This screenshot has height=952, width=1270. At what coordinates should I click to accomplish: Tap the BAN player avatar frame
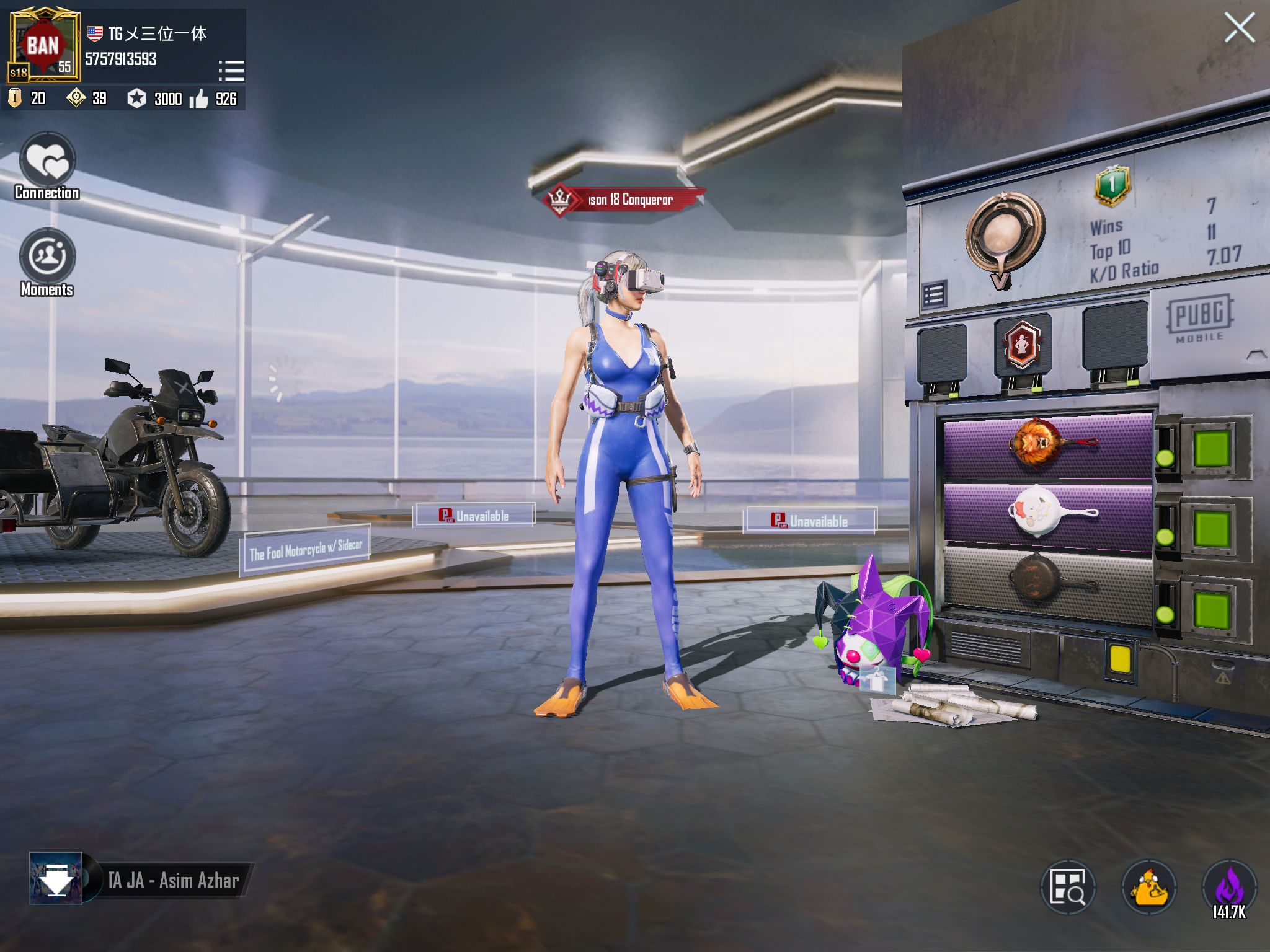(x=43, y=45)
